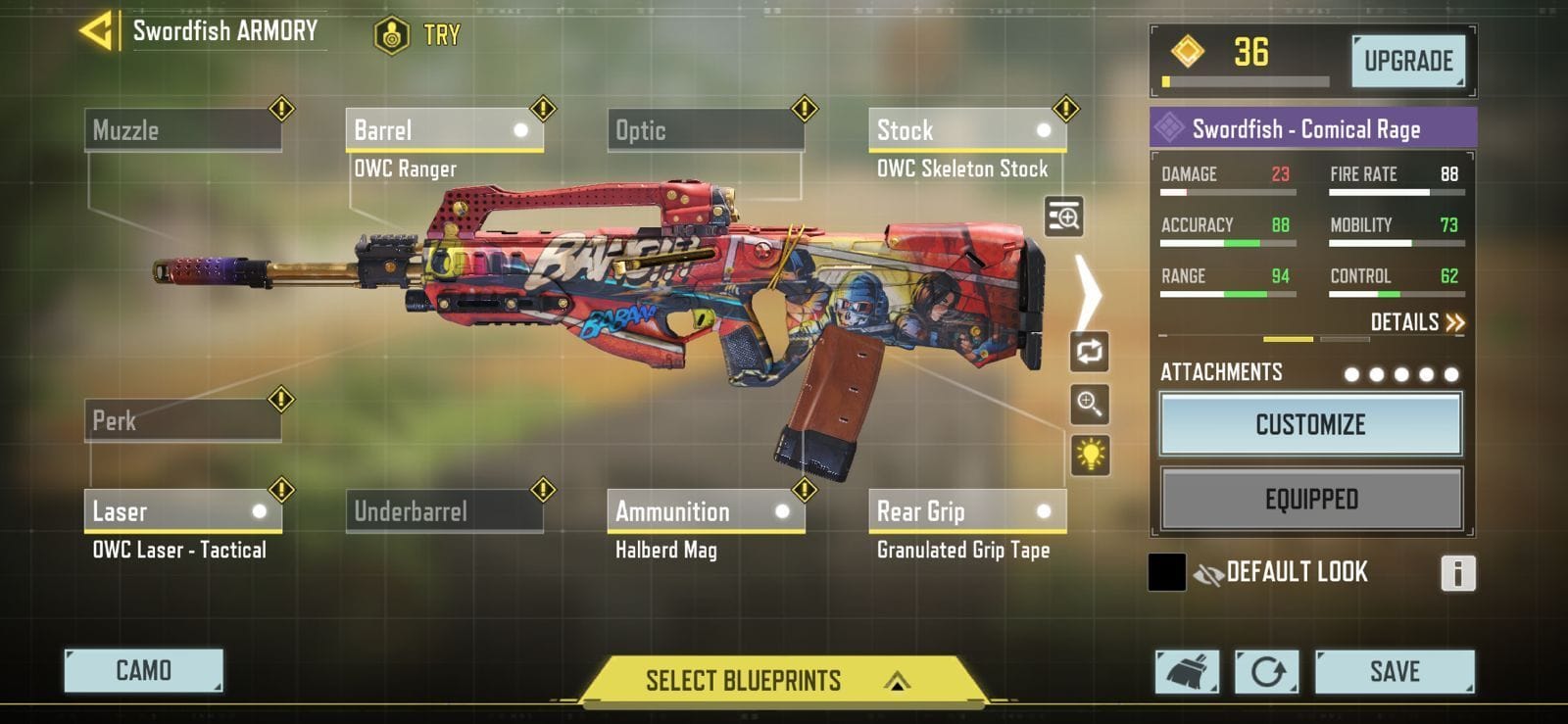Toggle the filled dot on the Laser slot

[x=260, y=510]
